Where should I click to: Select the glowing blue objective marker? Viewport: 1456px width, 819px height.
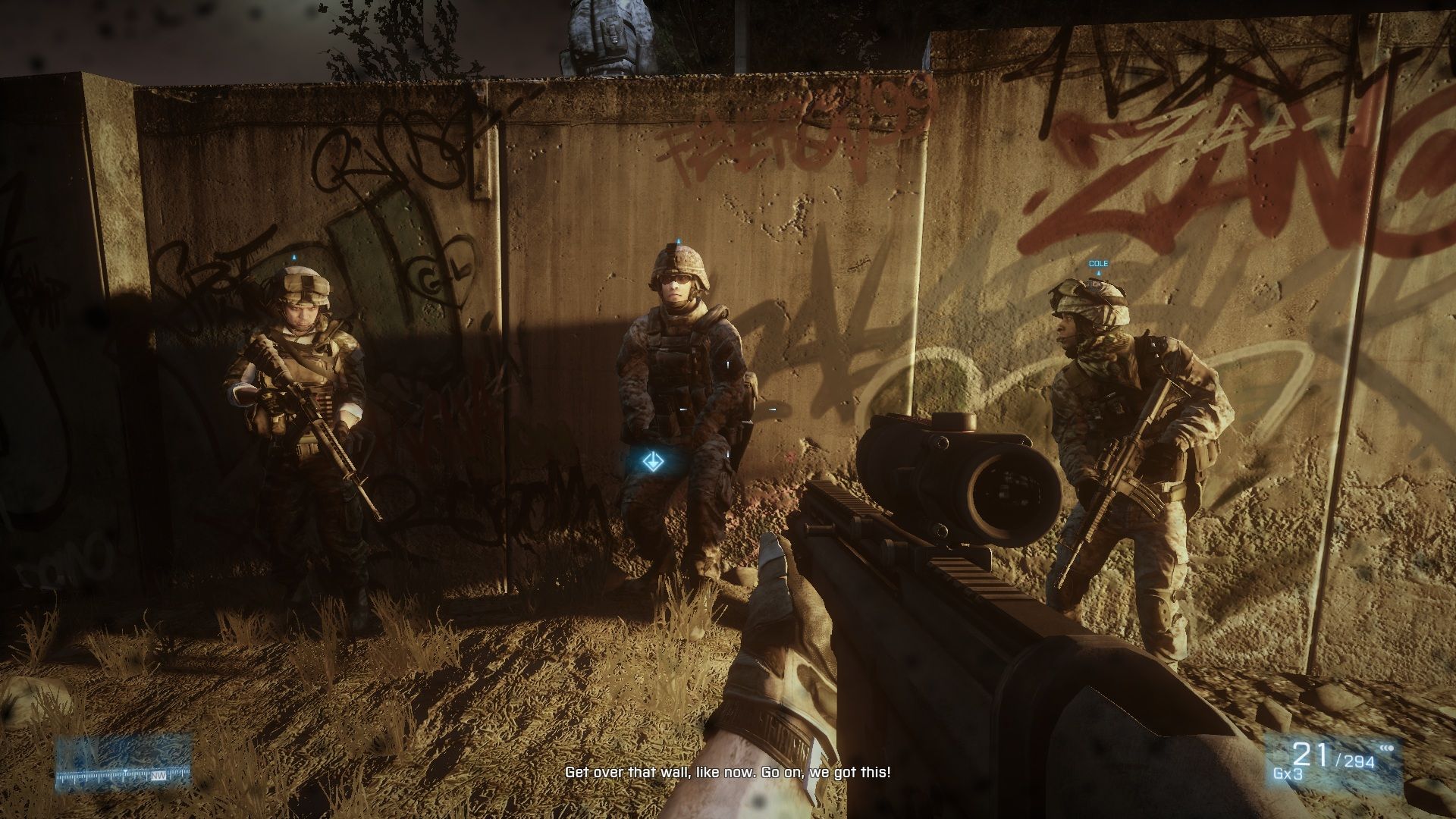pos(651,460)
